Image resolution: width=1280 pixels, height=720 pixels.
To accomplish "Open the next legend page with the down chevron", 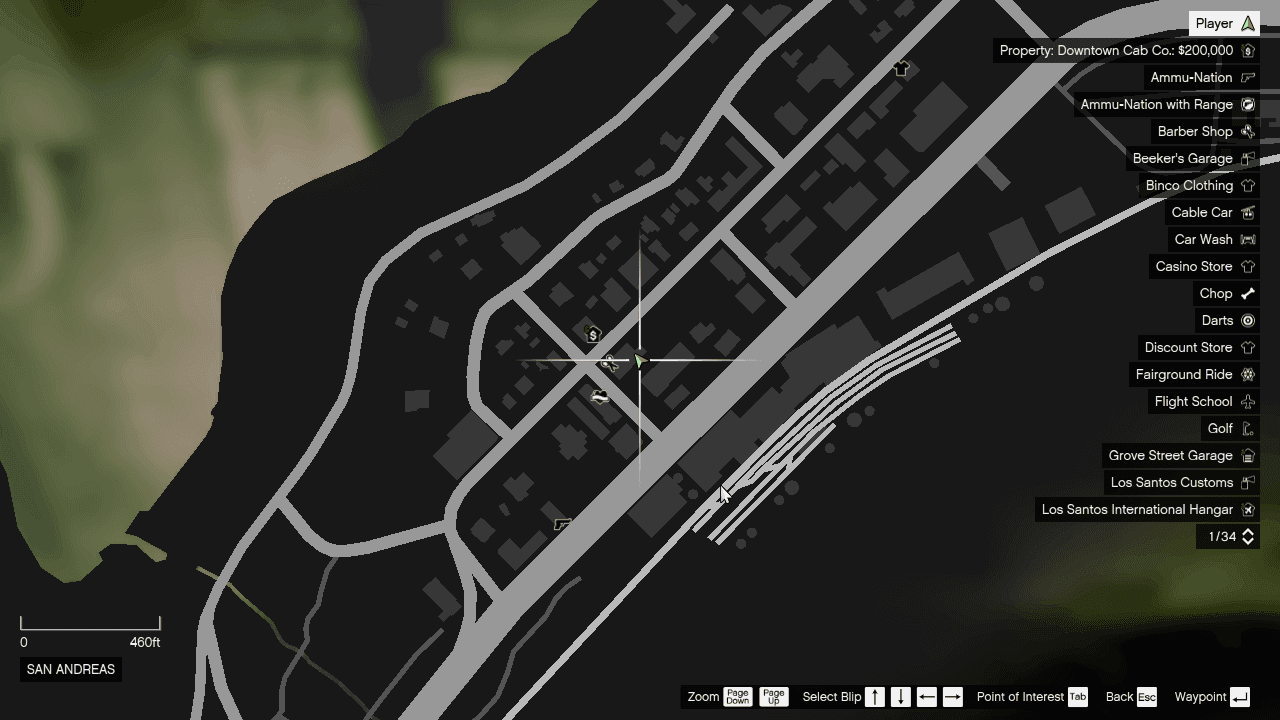I will pyautogui.click(x=1247, y=540).
